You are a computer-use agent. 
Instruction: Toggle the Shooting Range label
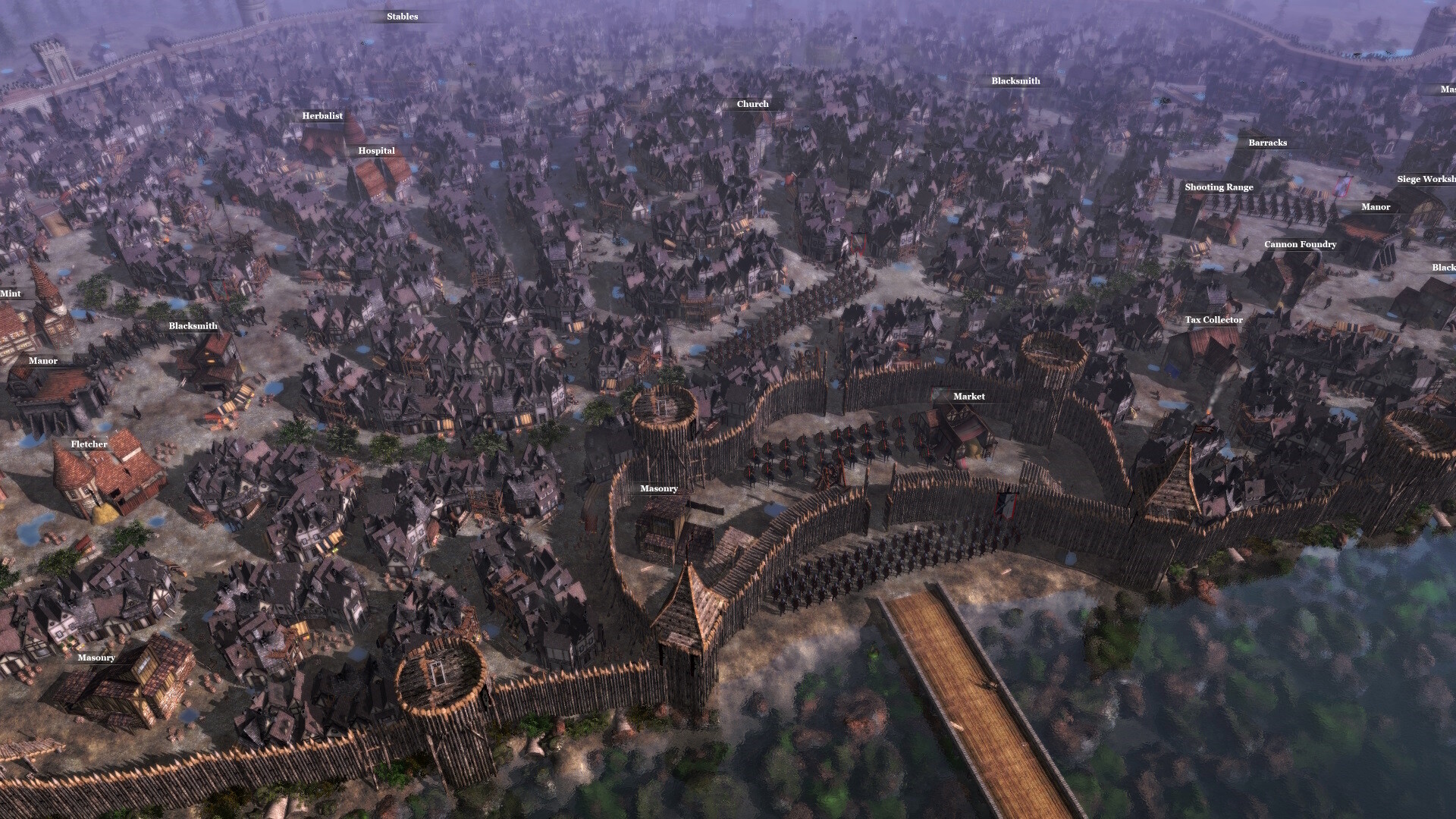pyautogui.click(x=1220, y=187)
